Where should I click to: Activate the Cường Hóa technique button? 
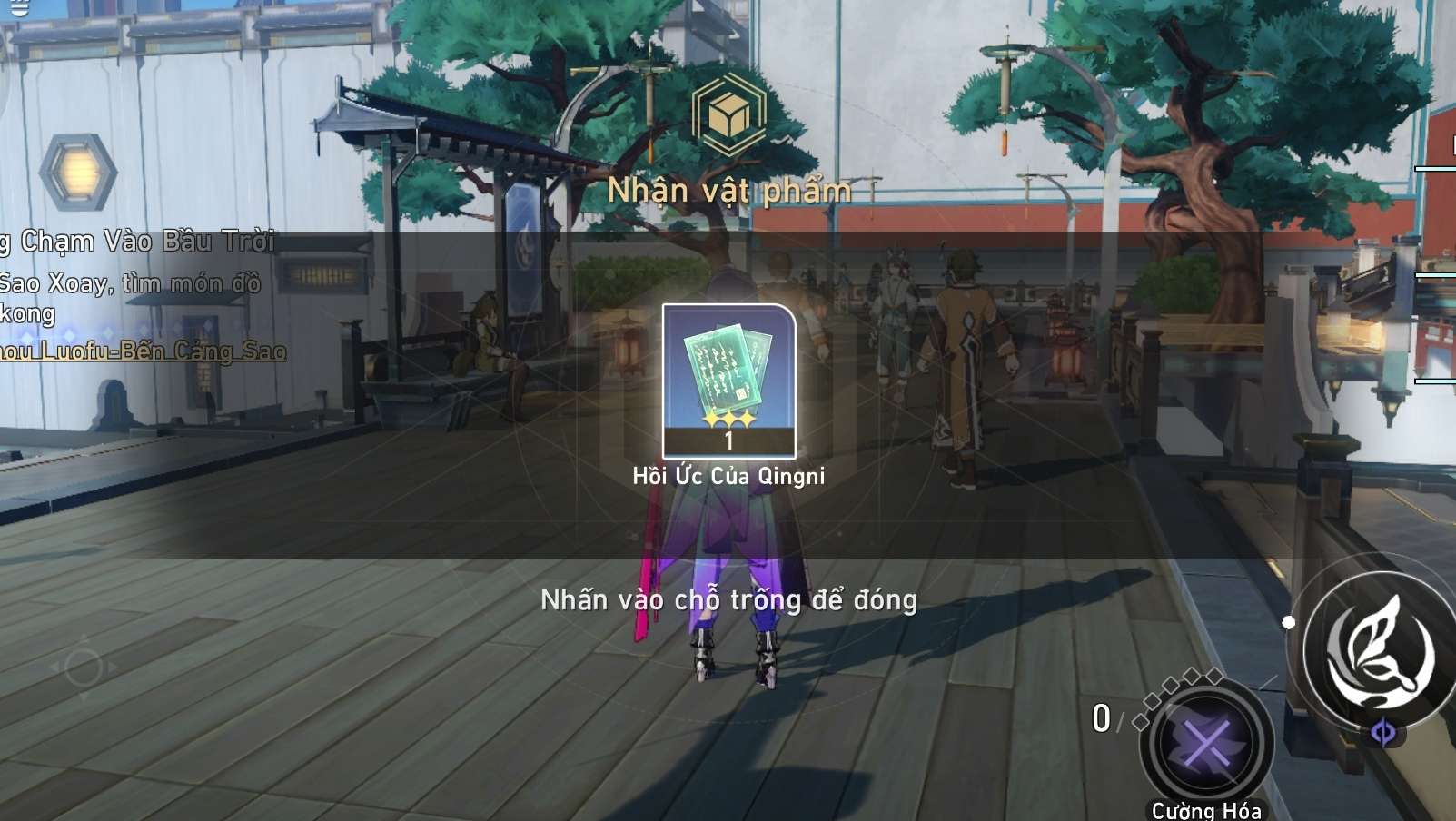pyautogui.click(x=1206, y=745)
